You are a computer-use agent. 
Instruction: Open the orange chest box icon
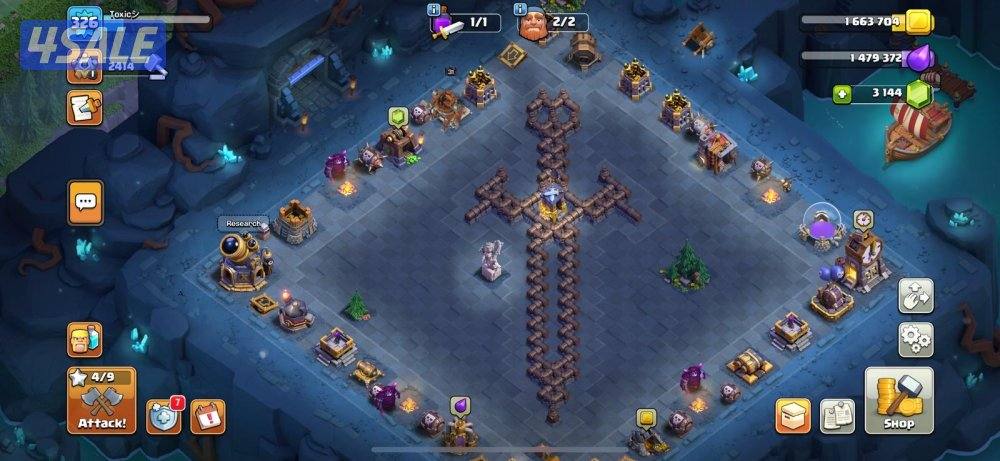point(792,416)
